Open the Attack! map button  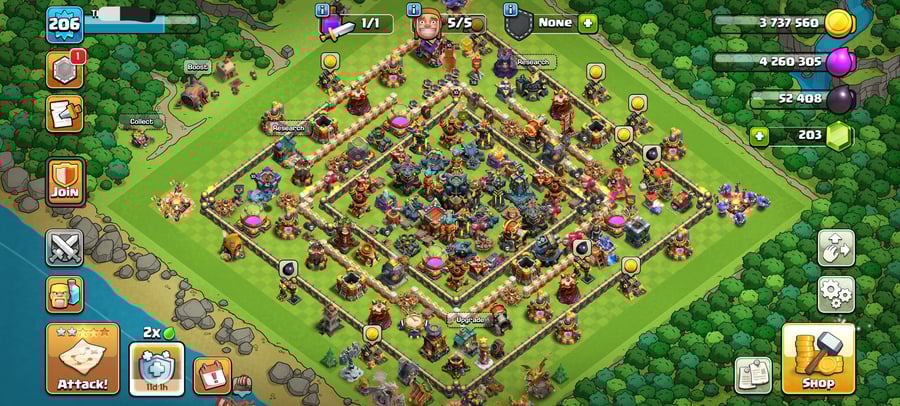click(x=82, y=358)
